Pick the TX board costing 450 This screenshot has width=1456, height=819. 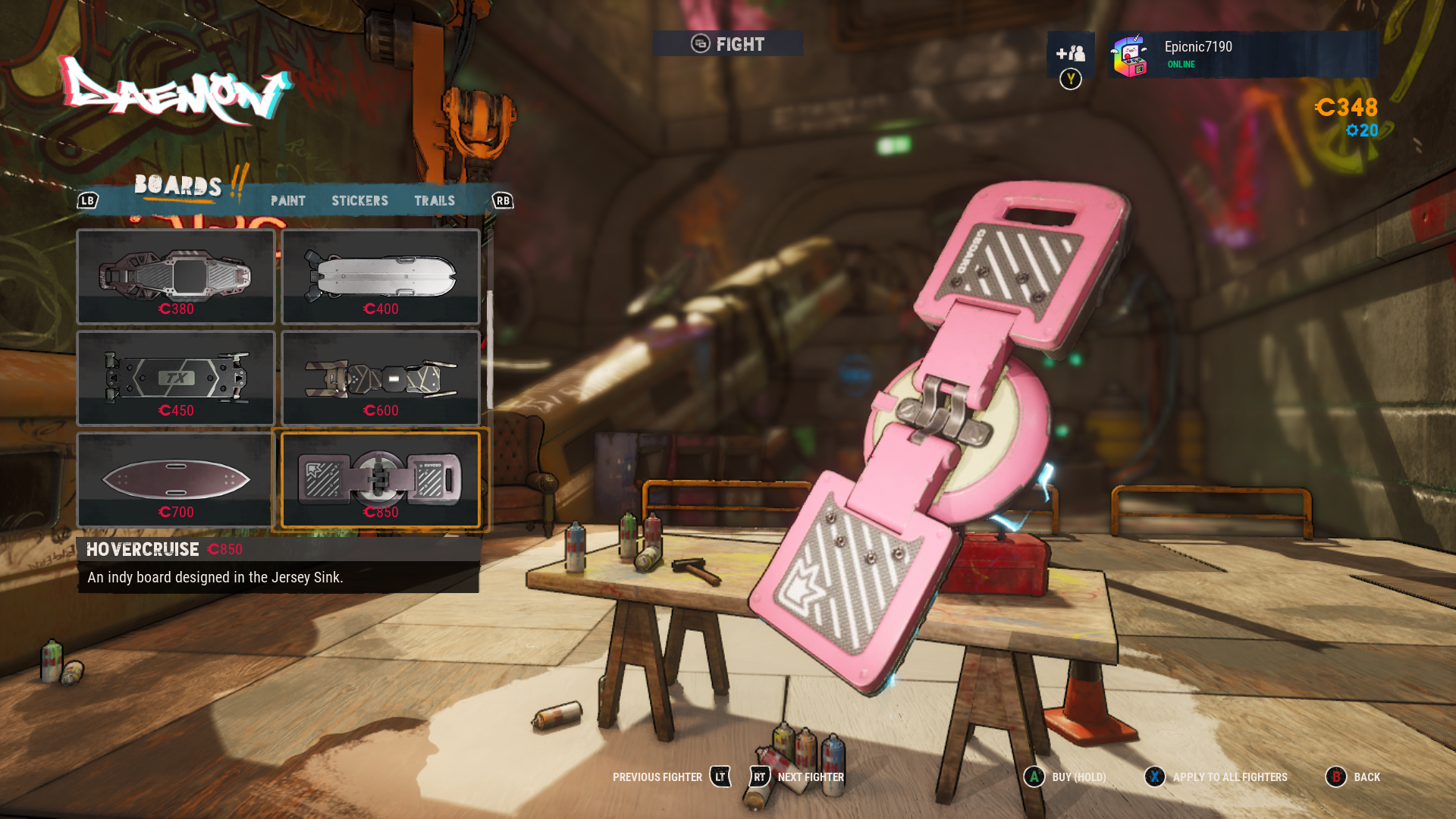point(176,378)
